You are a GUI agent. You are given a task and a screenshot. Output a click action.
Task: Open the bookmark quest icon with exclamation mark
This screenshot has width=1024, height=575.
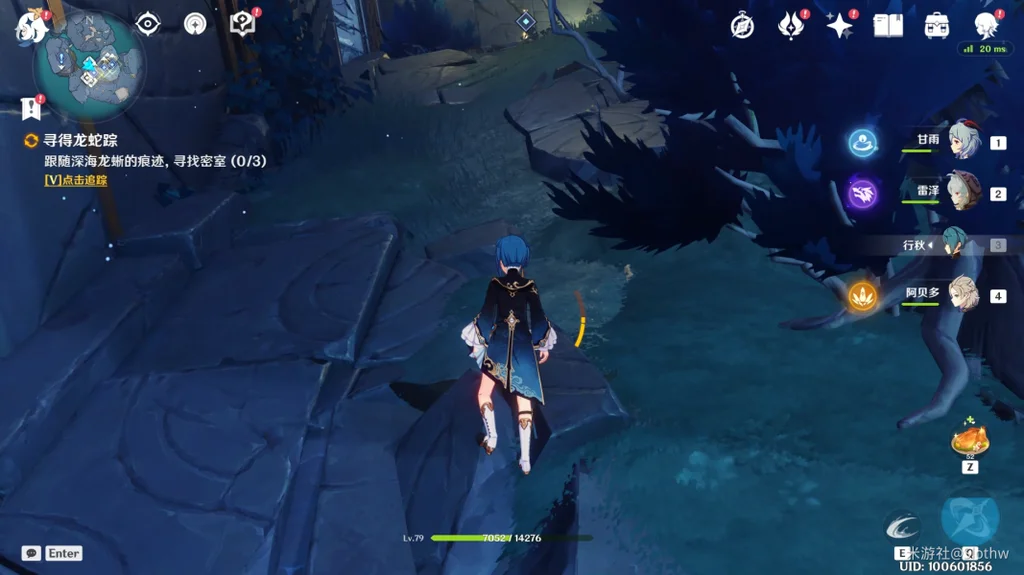tap(29, 108)
